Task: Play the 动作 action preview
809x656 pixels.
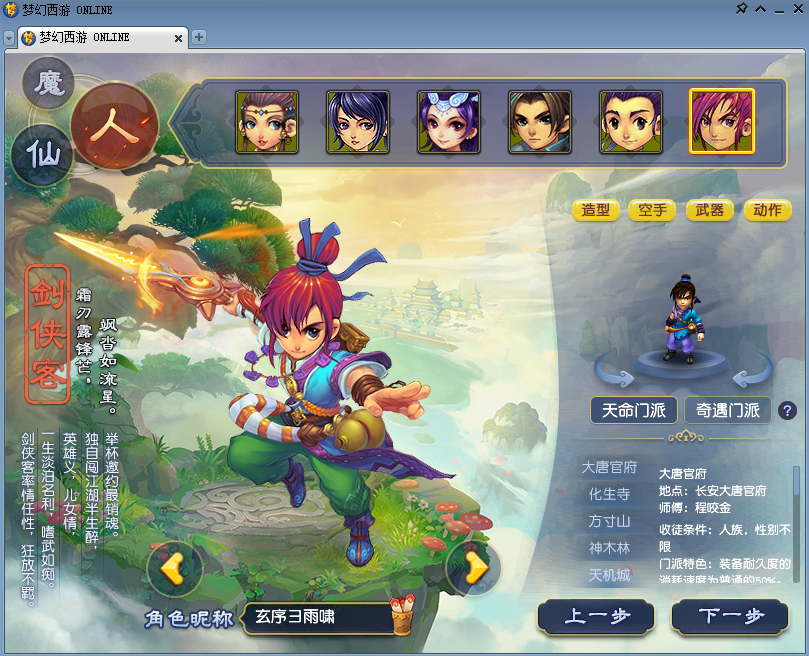Action: 767,210
